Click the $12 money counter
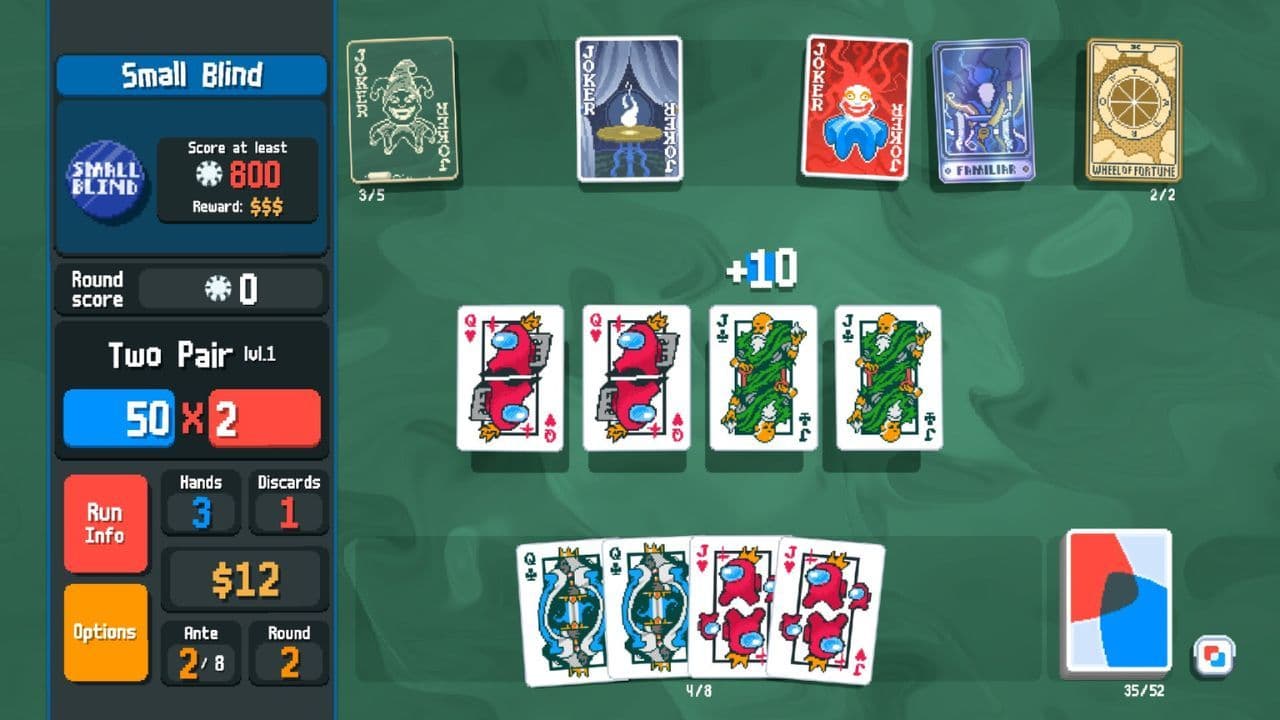Viewport: 1280px width, 720px height. coord(243,578)
